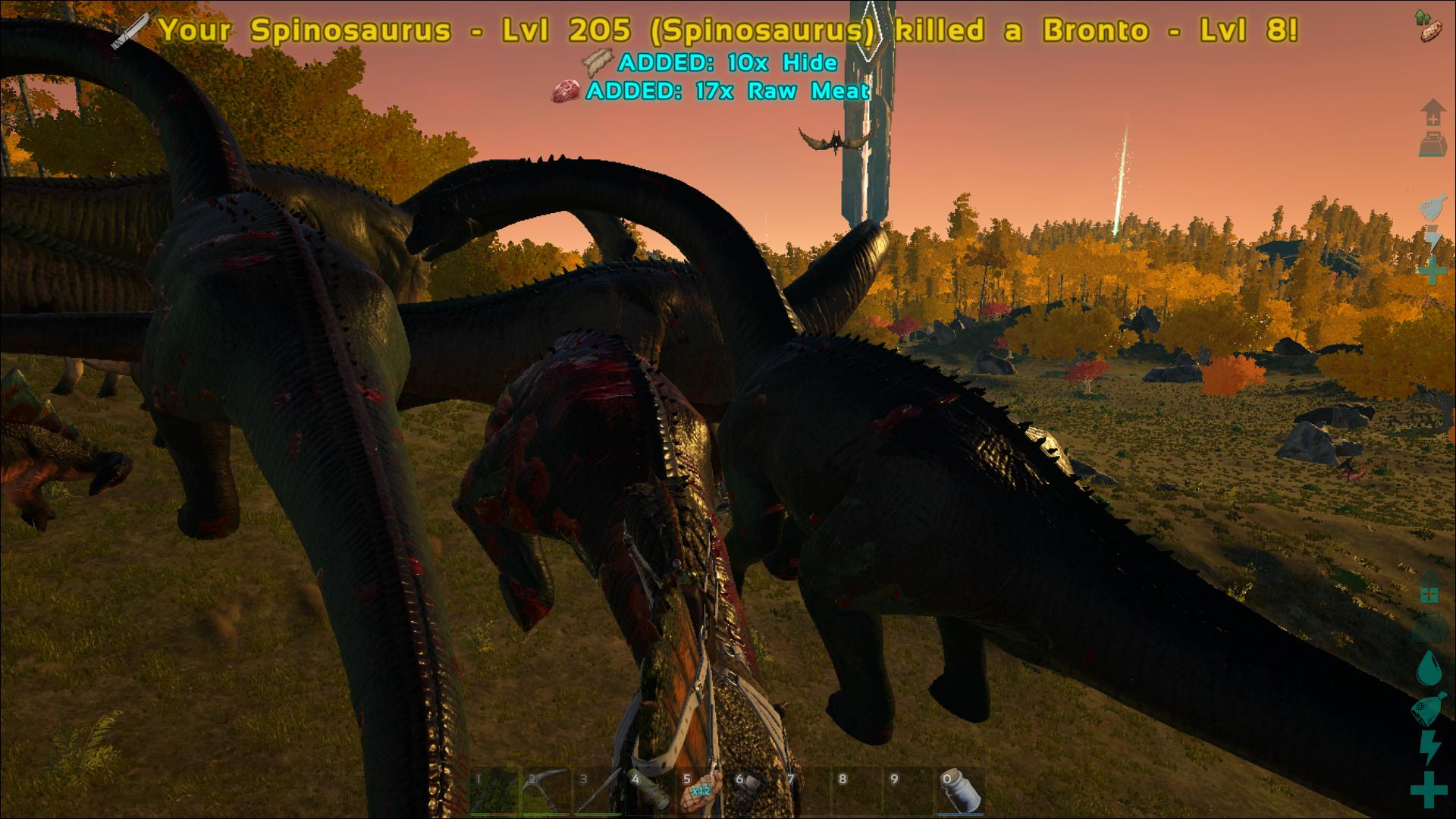The width and height of the screenshot is (1456, 819).
Task: Select the tool in hotbar slot 1
Action: click(x=494, y=791)
